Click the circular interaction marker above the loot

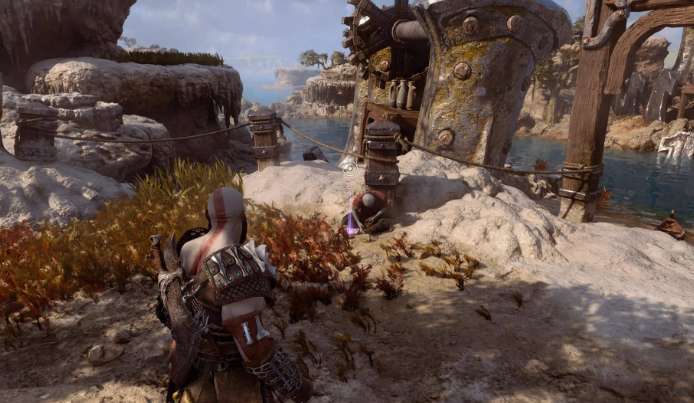pos(349,166)
